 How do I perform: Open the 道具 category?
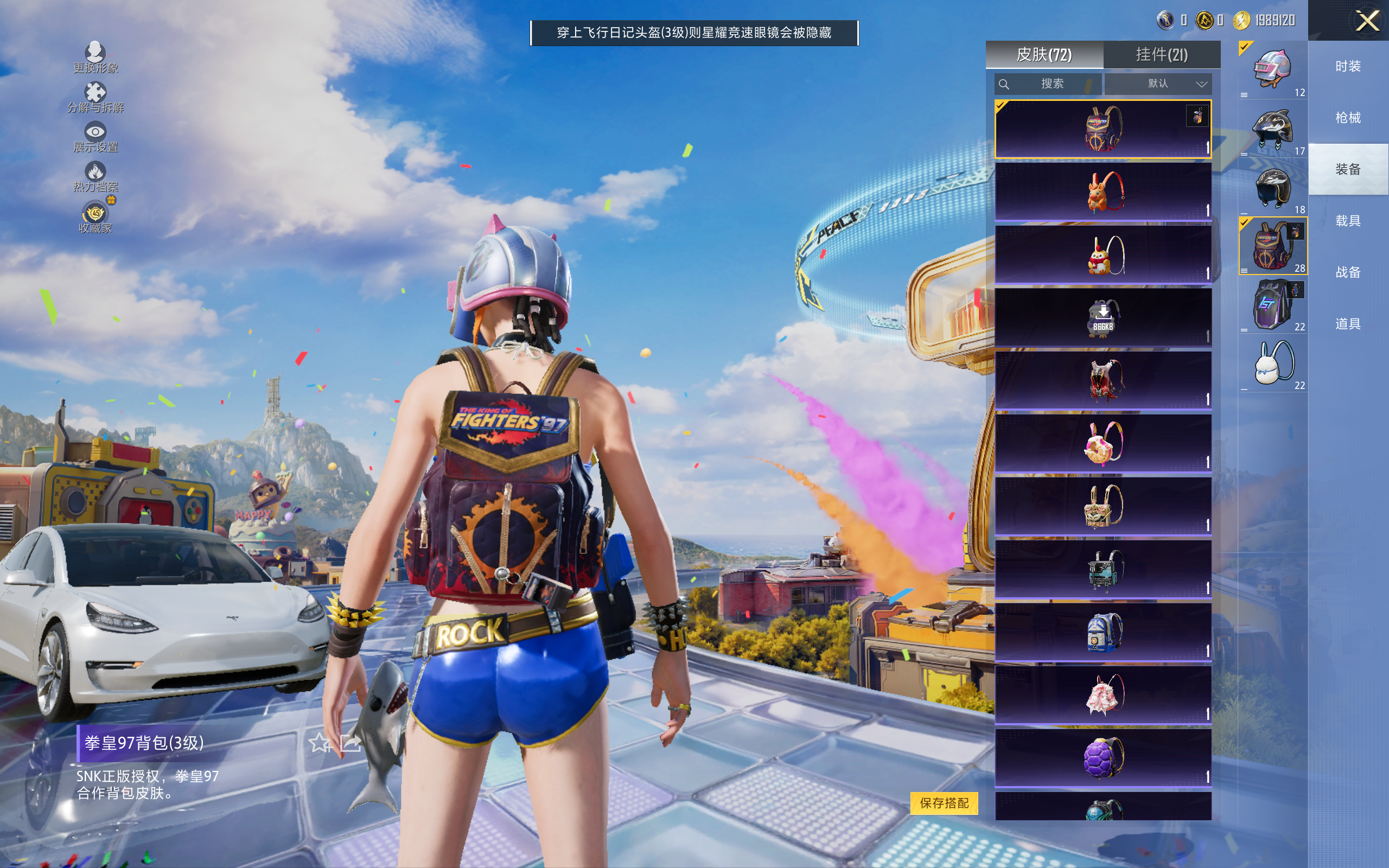1347,324
